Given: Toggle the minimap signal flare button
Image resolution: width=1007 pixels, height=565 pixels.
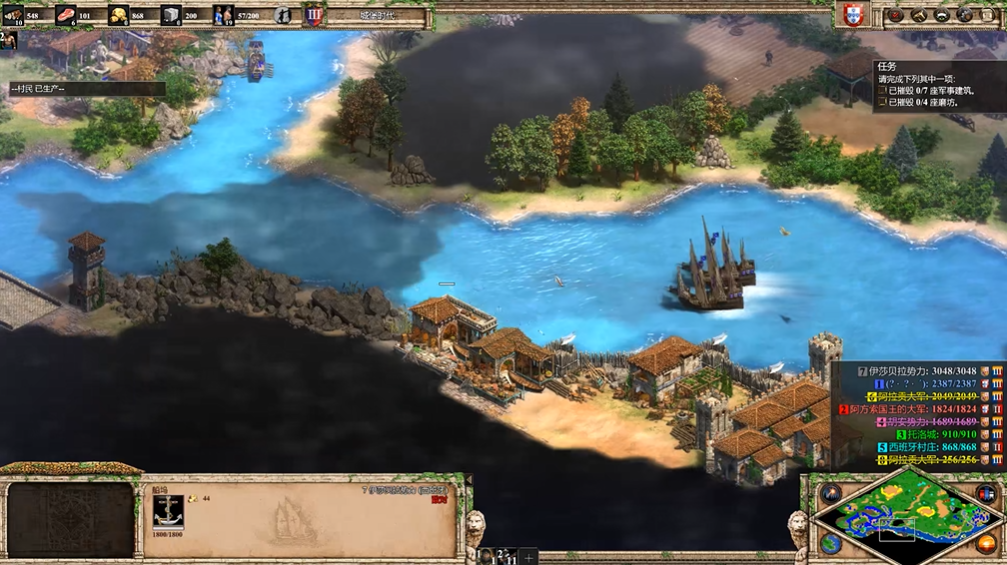Looking at the screenshot, I should pos(831,493).
